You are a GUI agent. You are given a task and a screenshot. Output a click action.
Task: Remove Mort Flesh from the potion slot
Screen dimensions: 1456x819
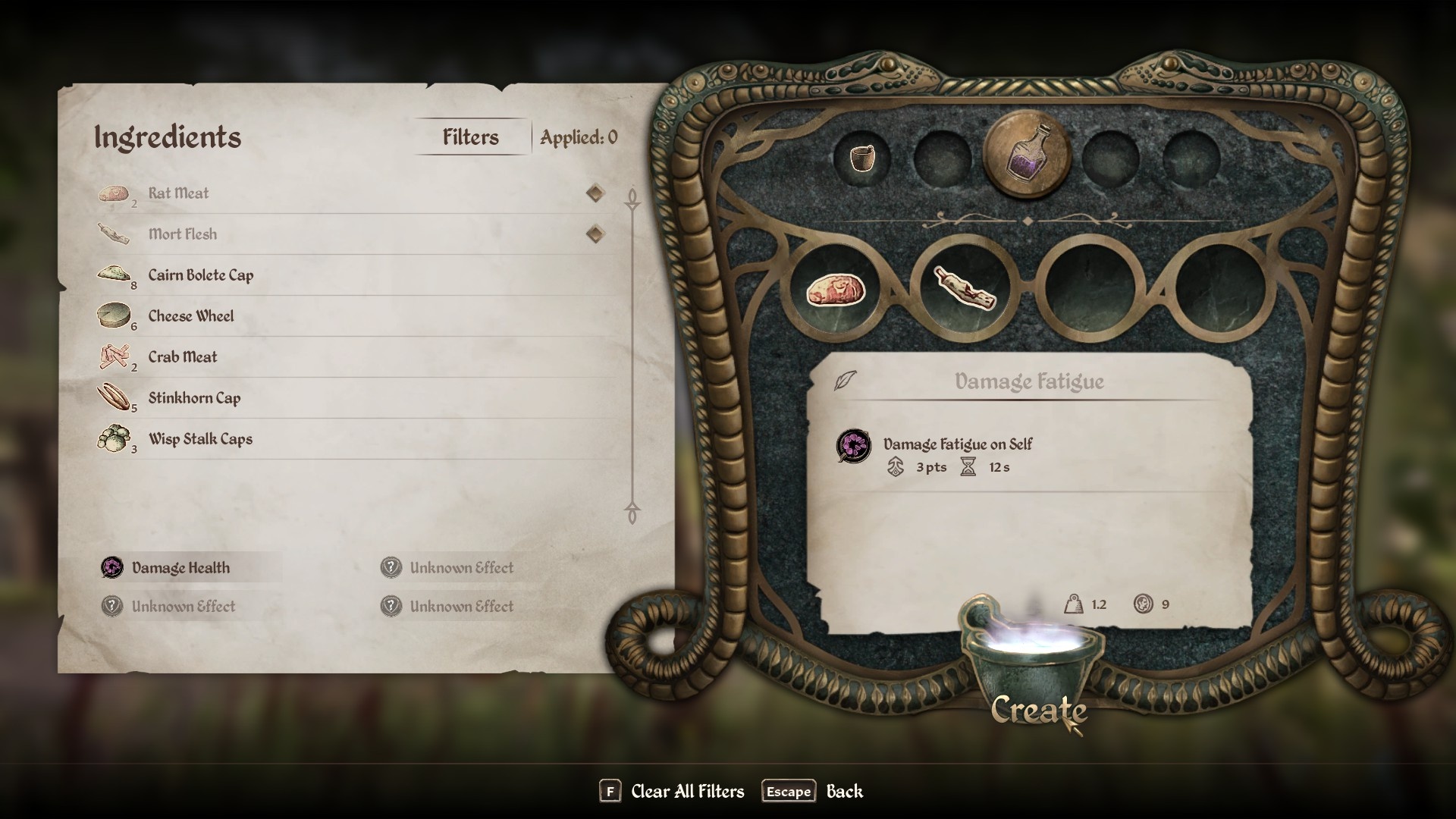pos(963,290)
